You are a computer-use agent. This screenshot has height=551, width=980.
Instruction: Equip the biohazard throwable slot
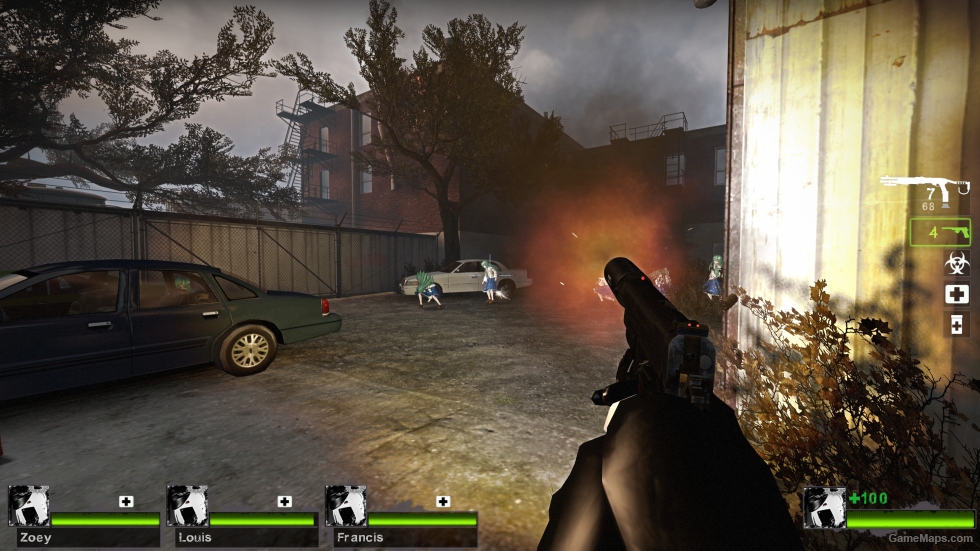tap(956, 263)
